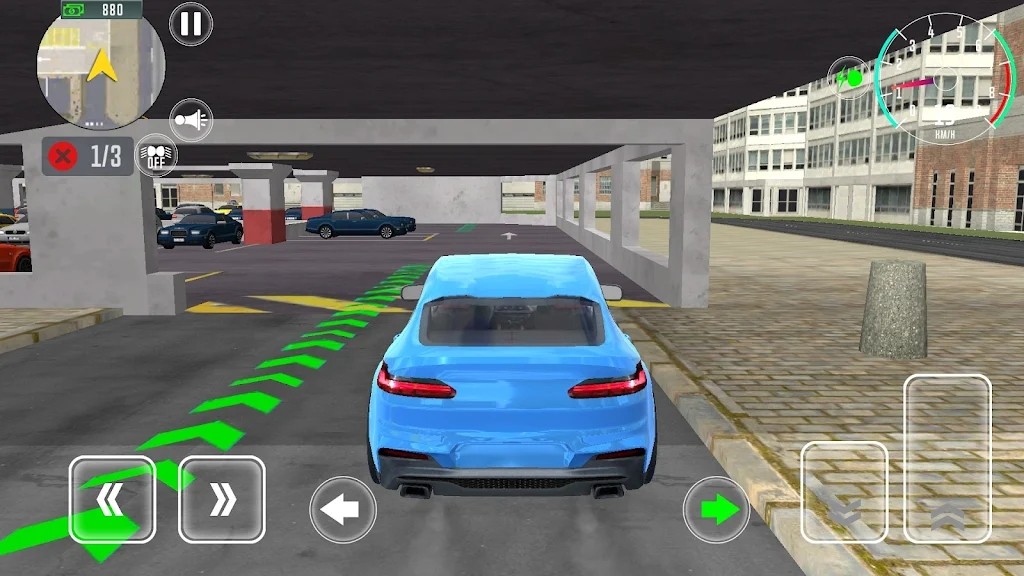1024x576 pixels.
Task: Activate the green right turn signal
Action: 716,510
